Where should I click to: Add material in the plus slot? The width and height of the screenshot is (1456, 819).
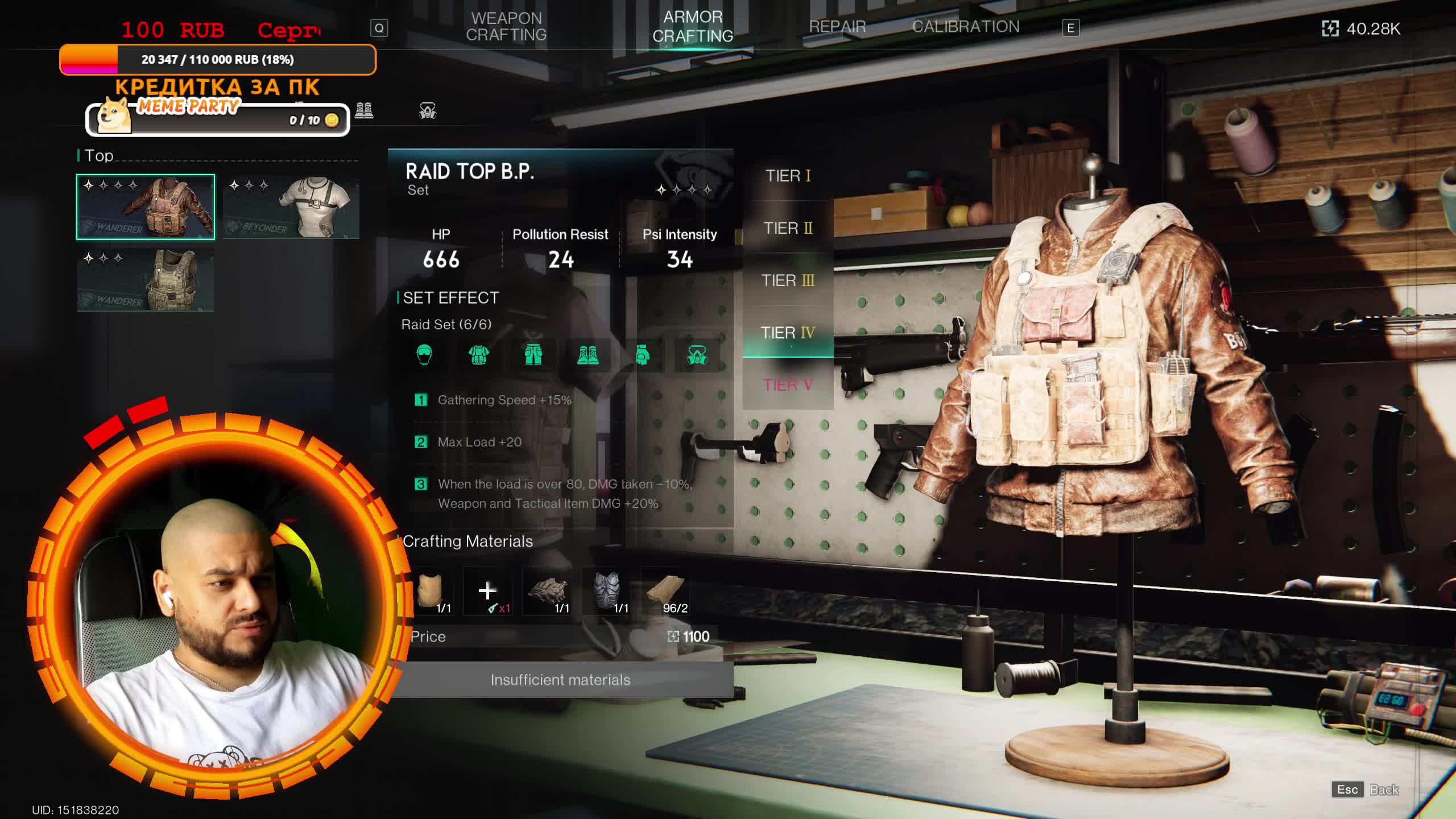[487, 591]
